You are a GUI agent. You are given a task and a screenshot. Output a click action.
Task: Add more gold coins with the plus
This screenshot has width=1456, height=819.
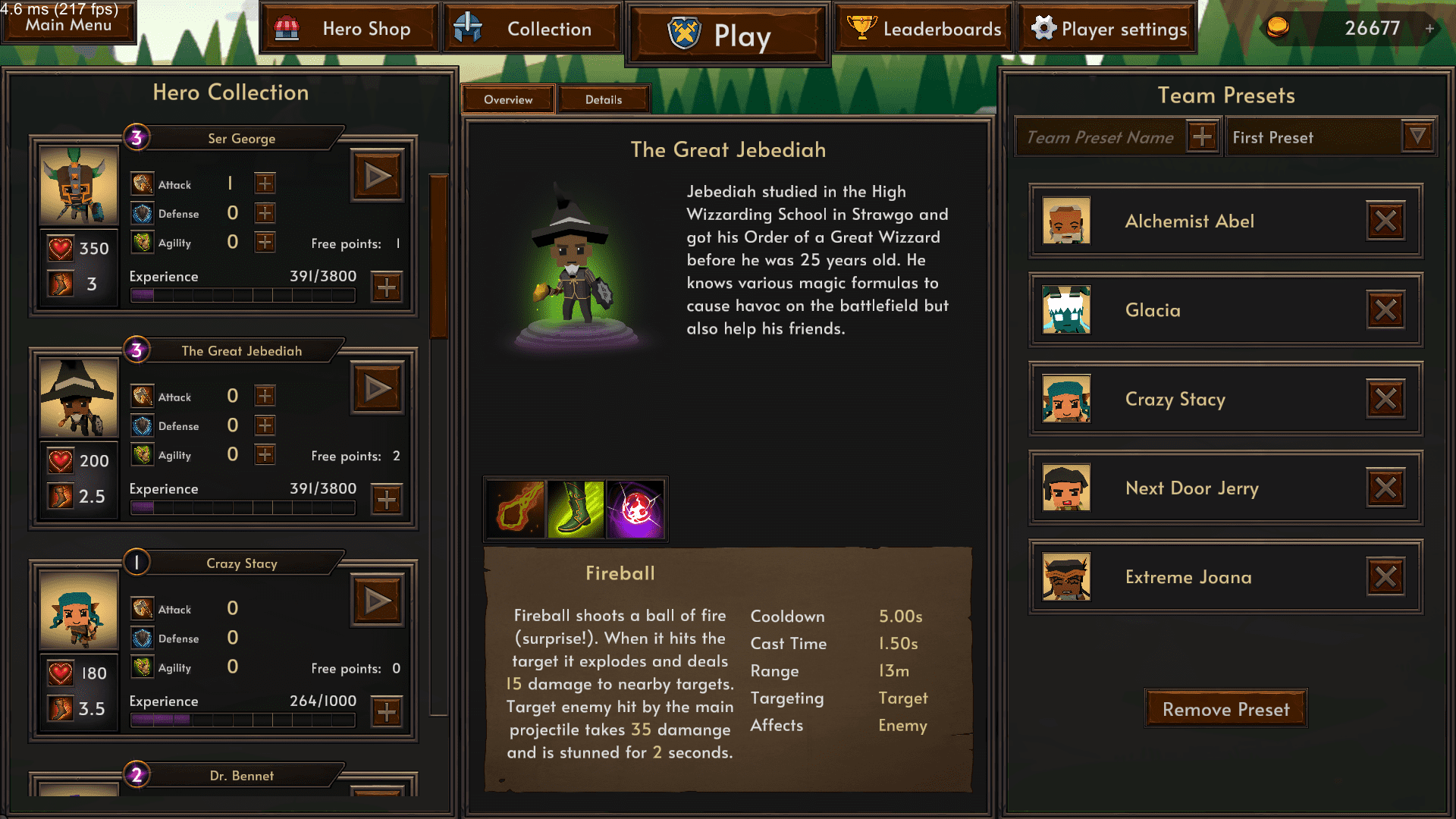click(x=1429, y=29)
